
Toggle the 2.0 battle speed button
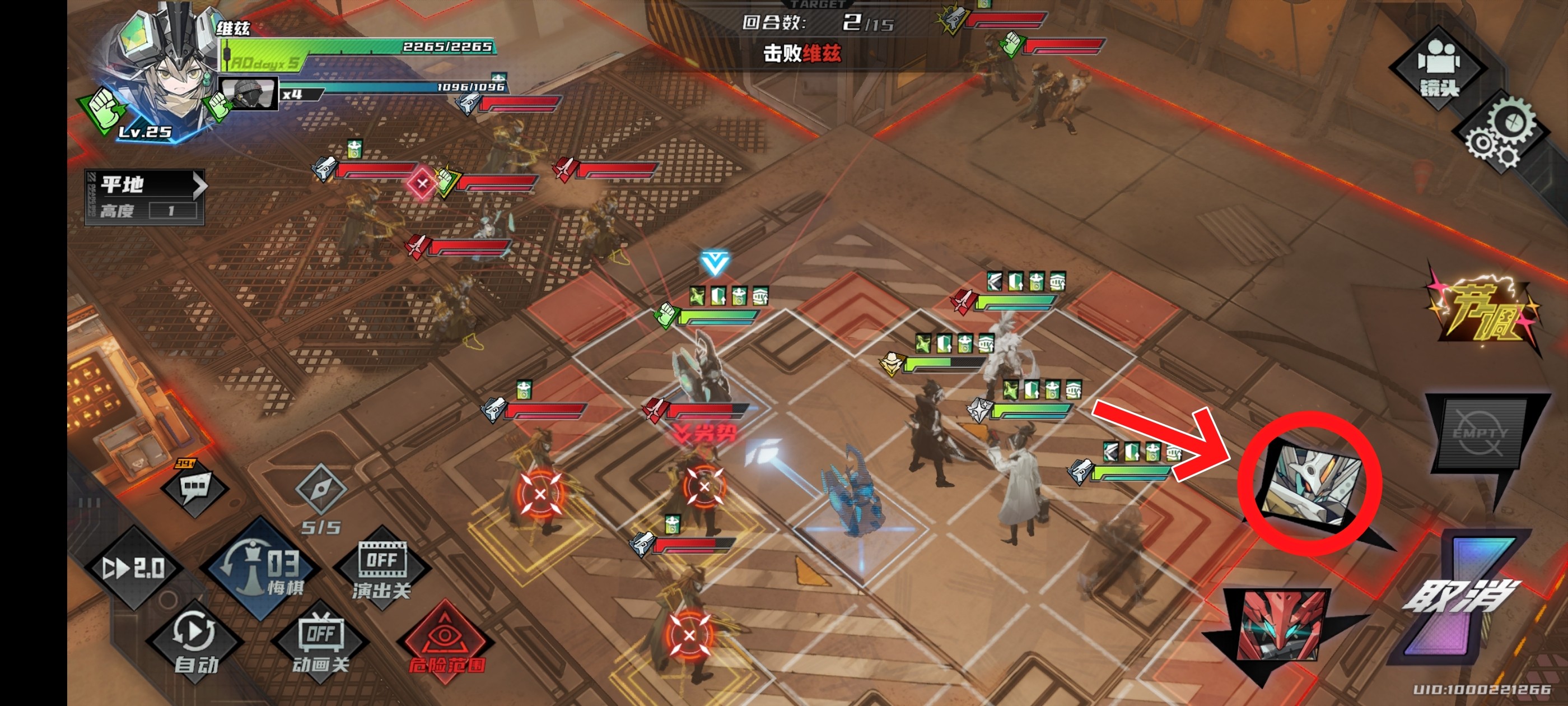point(134,568)
